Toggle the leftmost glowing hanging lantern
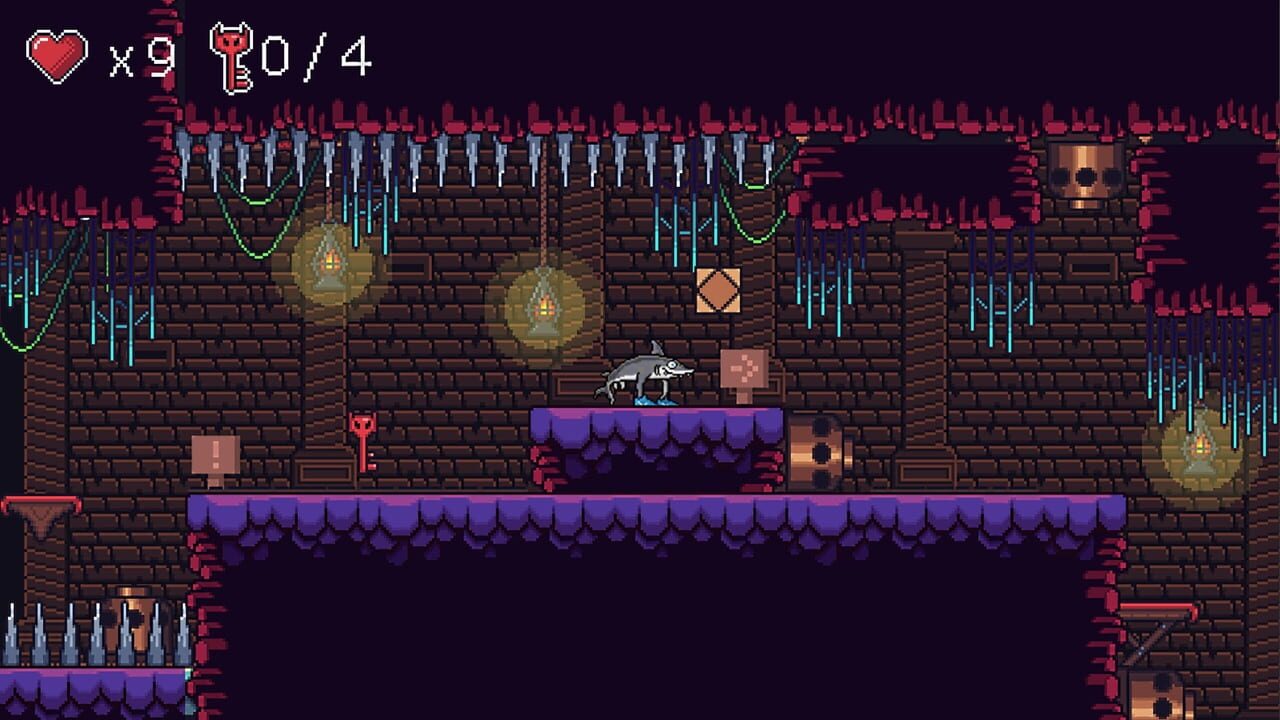 pos(329,262)
